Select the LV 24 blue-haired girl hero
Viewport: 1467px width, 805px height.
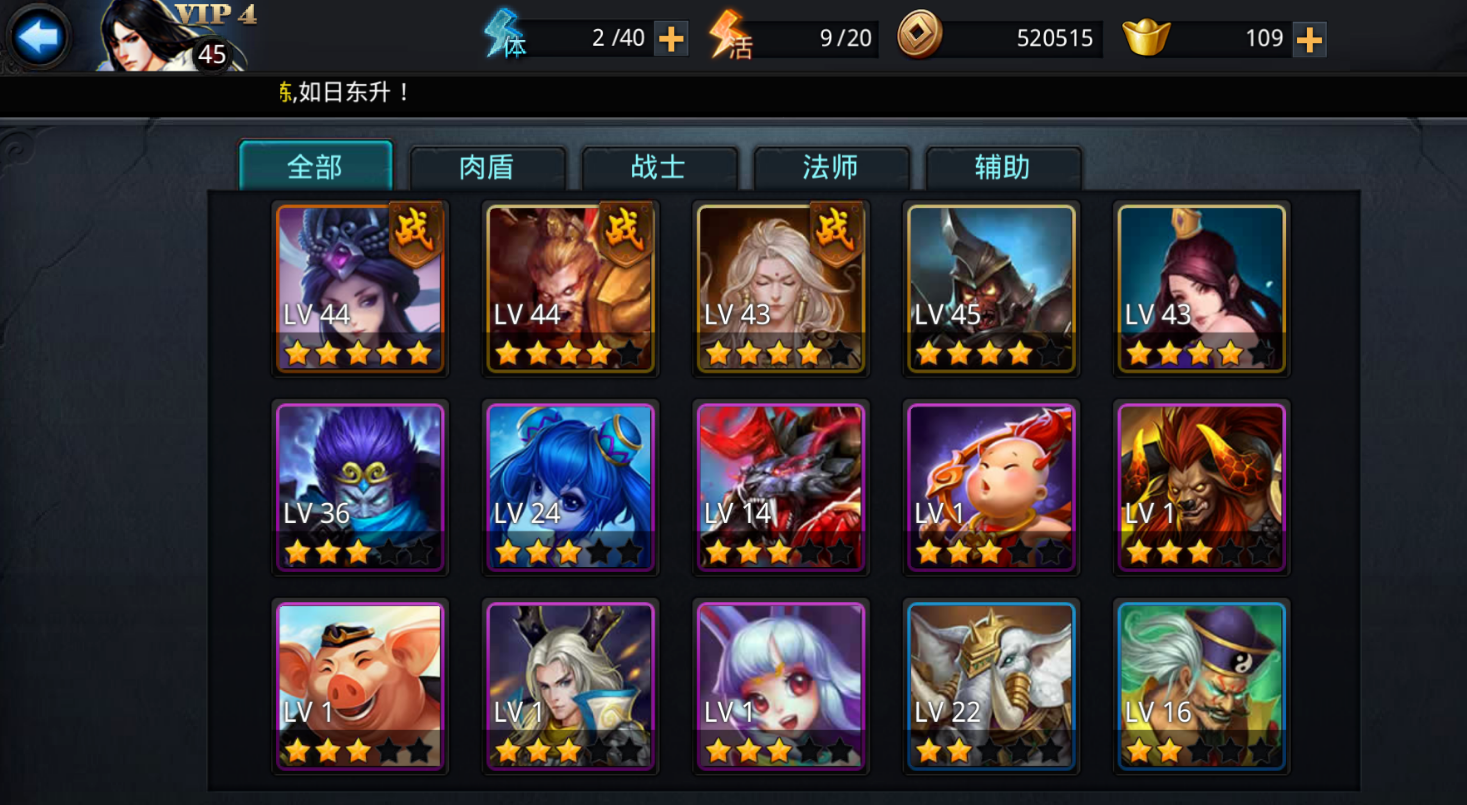coord(570,487)
